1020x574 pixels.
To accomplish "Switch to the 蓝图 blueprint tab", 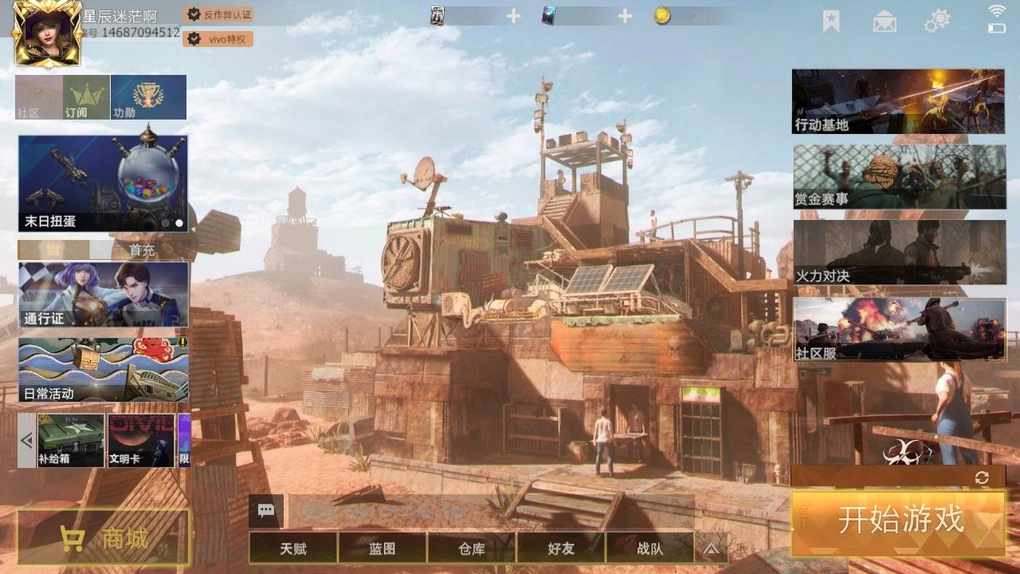I will (x=382, y=548).
